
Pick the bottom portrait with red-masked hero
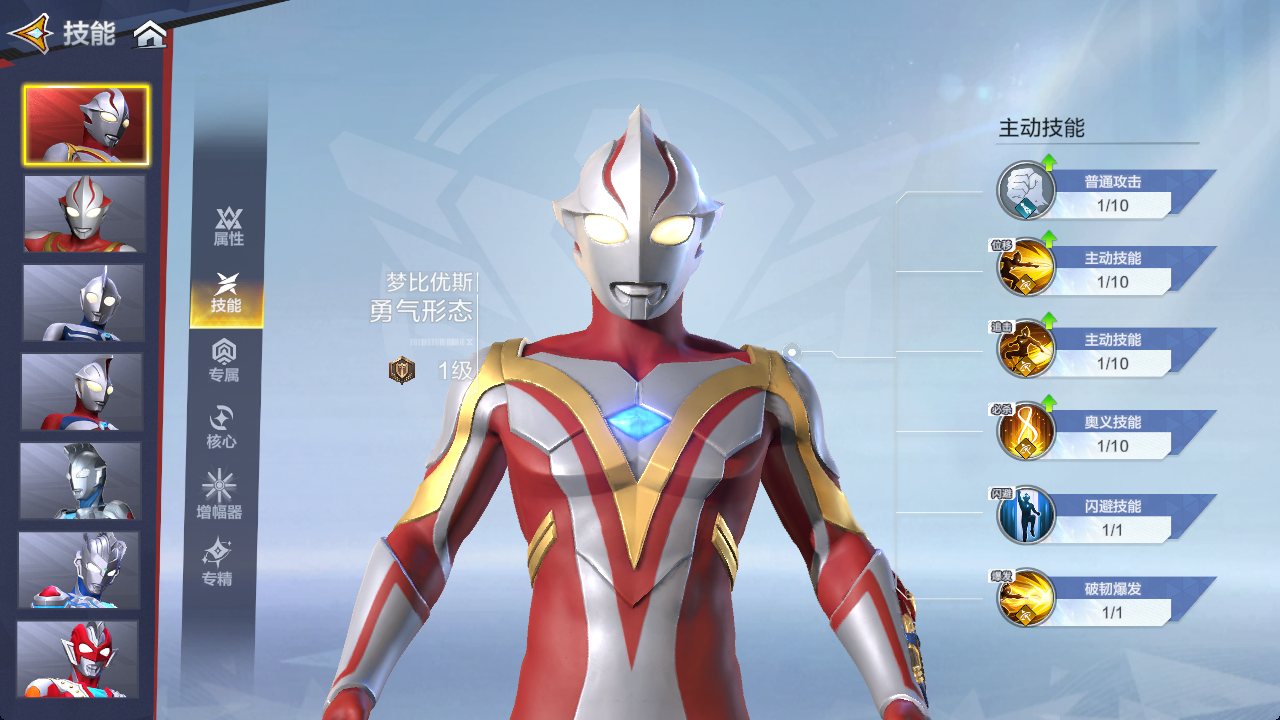(x=77, y=658)
